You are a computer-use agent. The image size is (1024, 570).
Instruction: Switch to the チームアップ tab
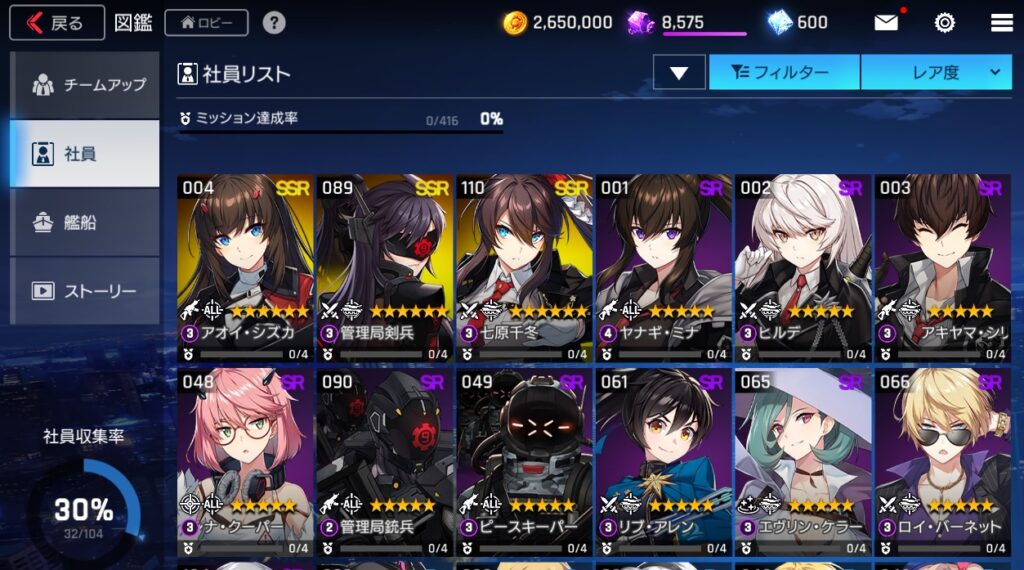click(85, 85)
